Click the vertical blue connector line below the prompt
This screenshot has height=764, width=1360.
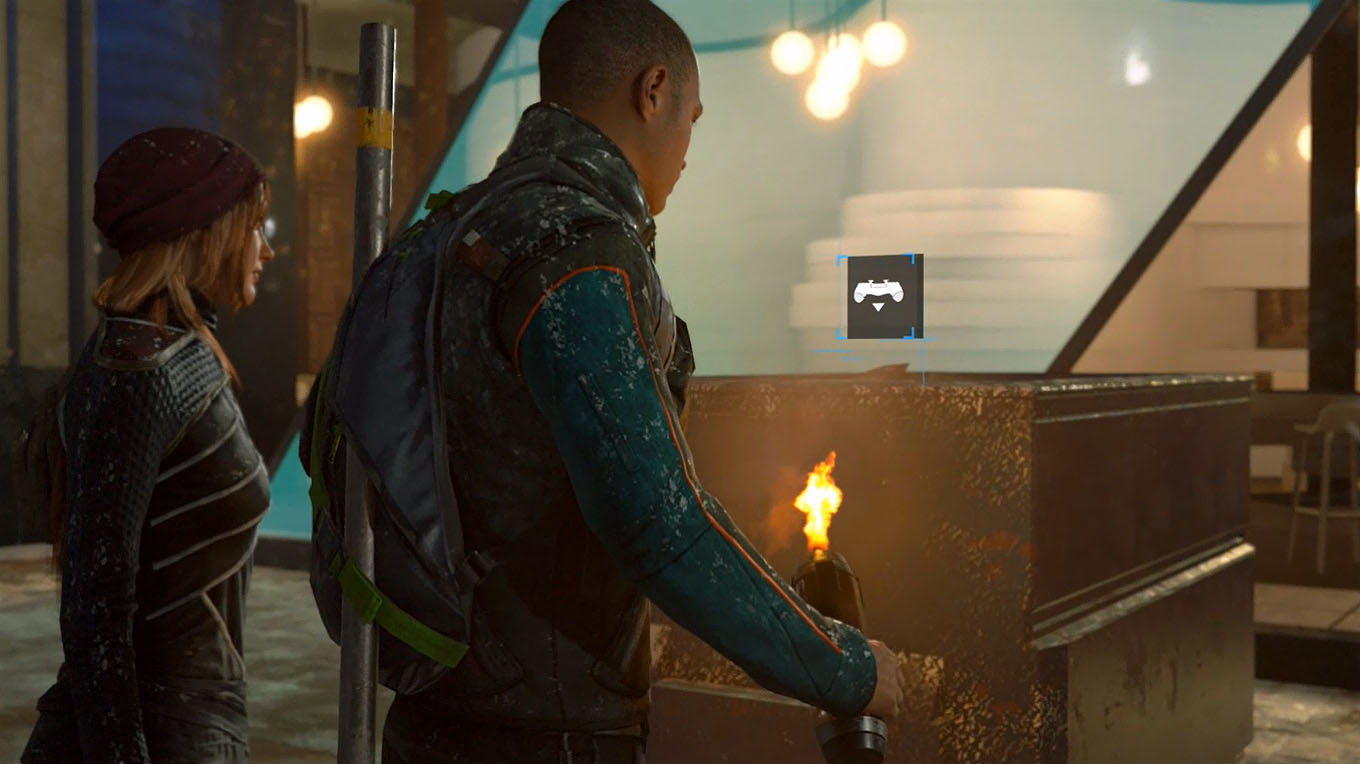click(922, 365)
